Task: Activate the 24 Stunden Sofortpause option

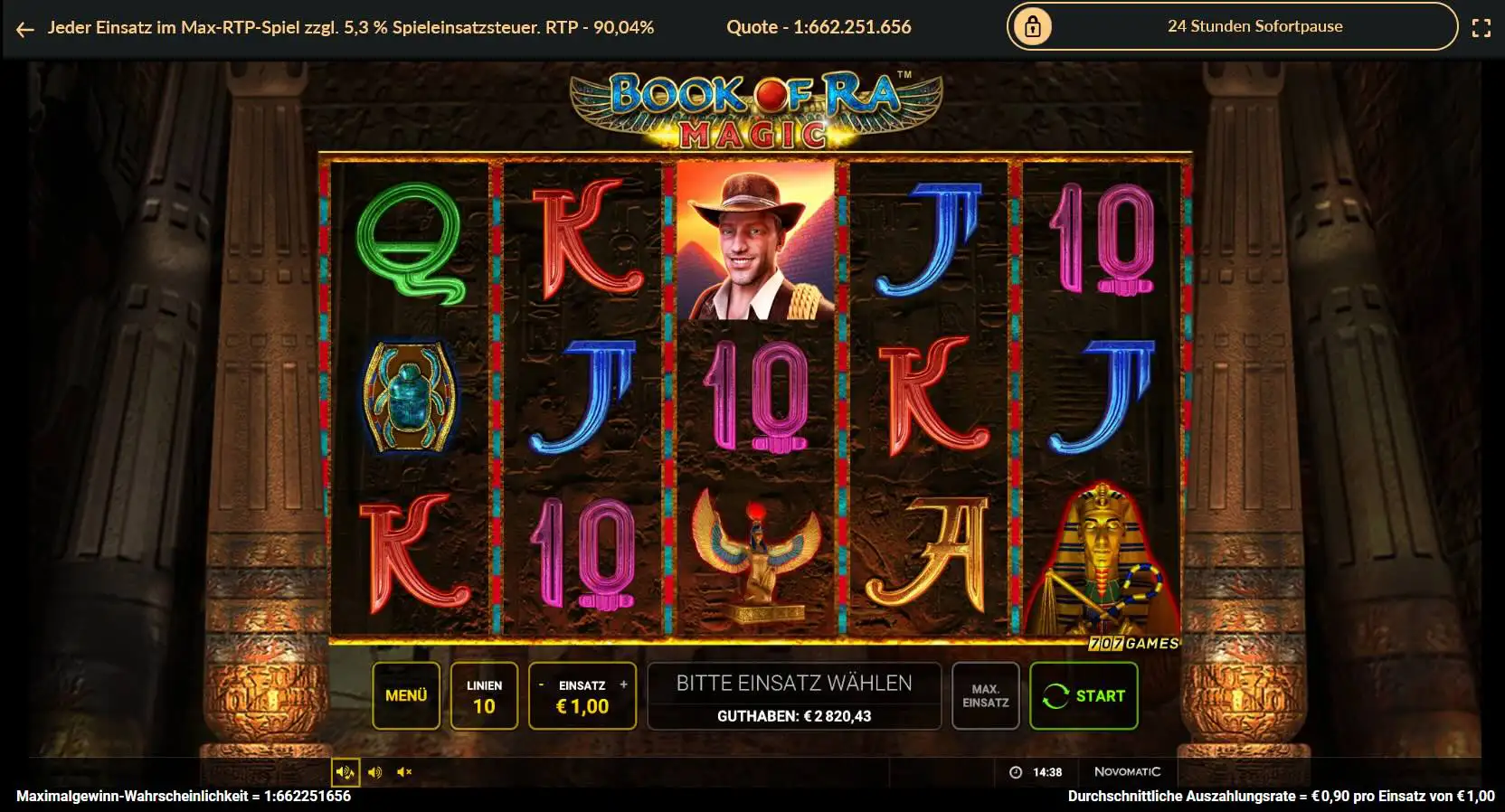Action: [x=1255, y=26]
